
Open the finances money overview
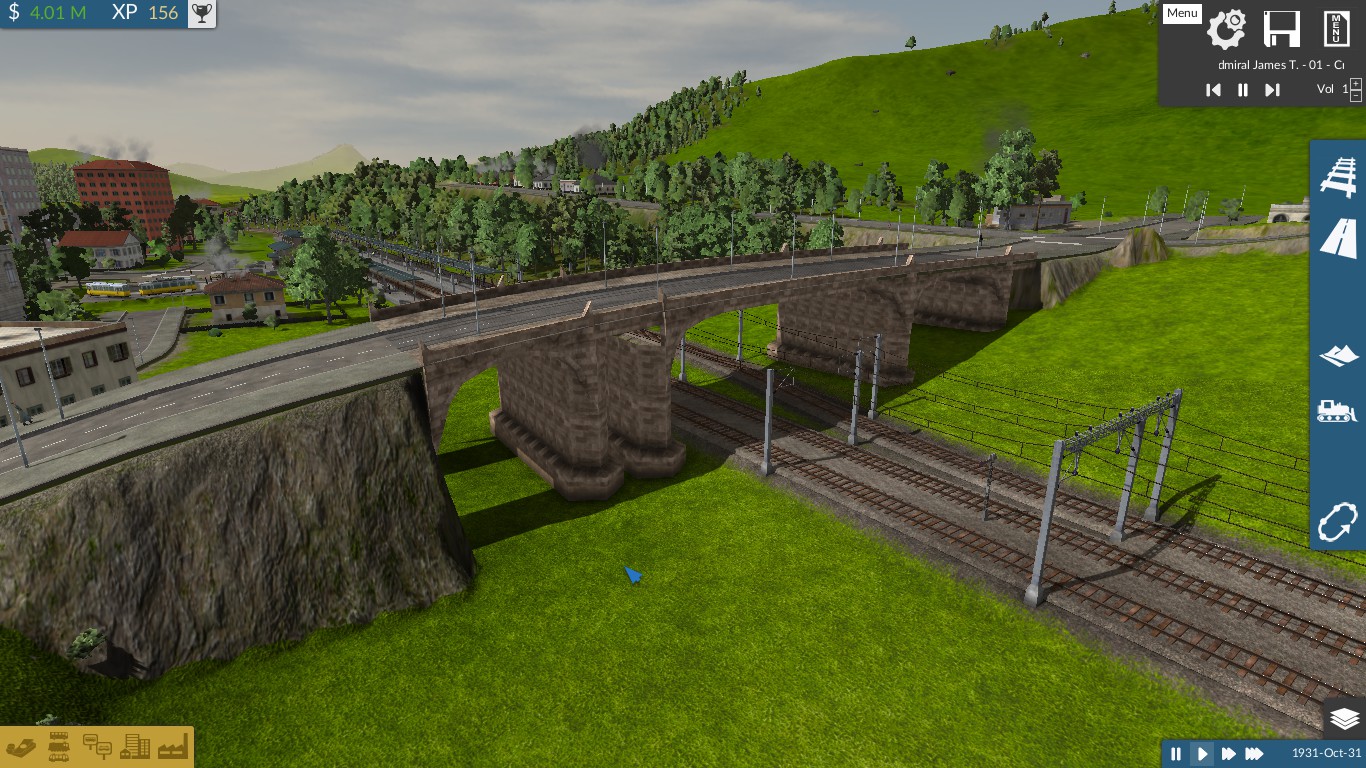pyautogui.click(x=22, y=747)
